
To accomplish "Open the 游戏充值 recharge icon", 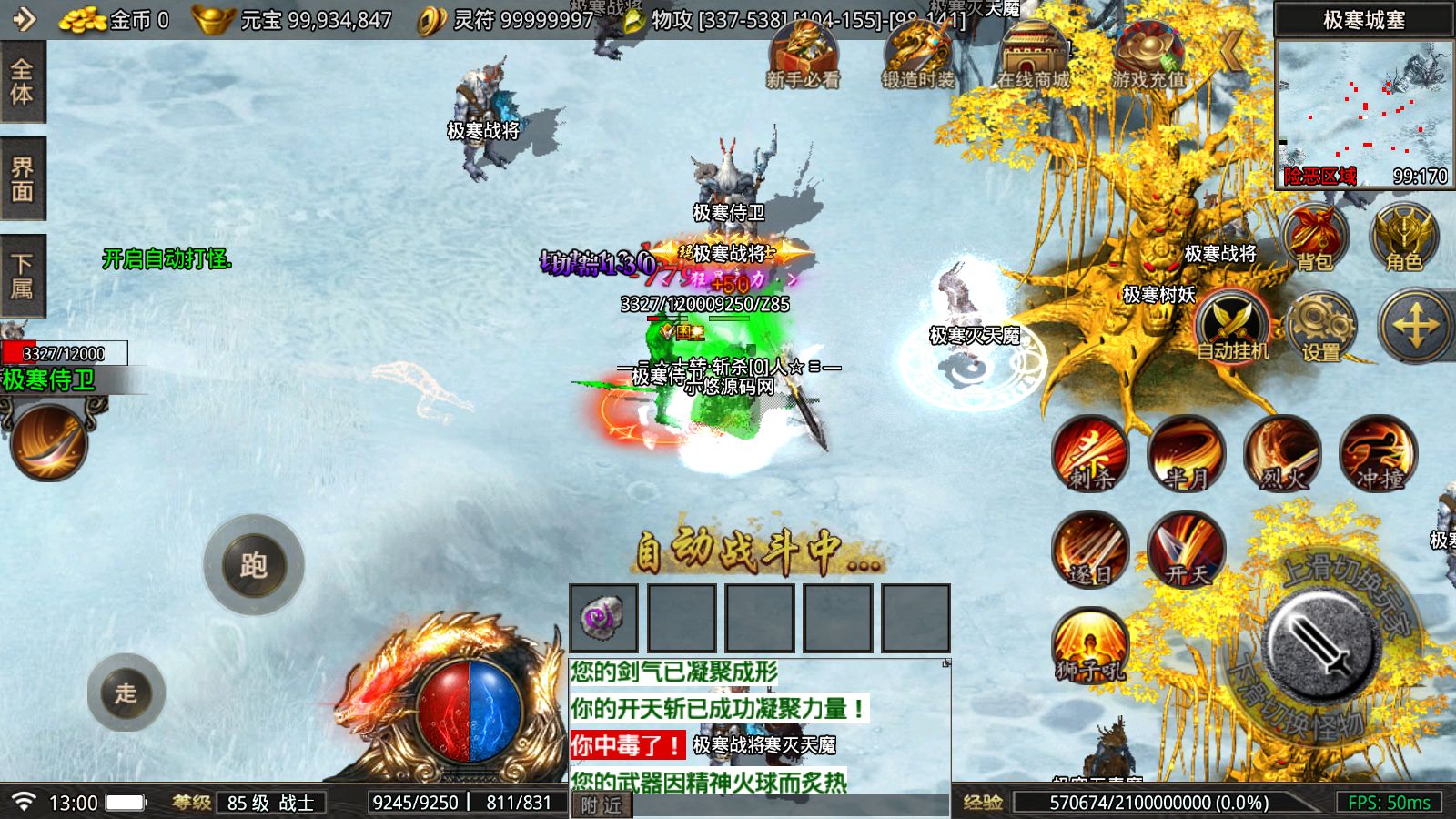I will [x=1148, y=55].
